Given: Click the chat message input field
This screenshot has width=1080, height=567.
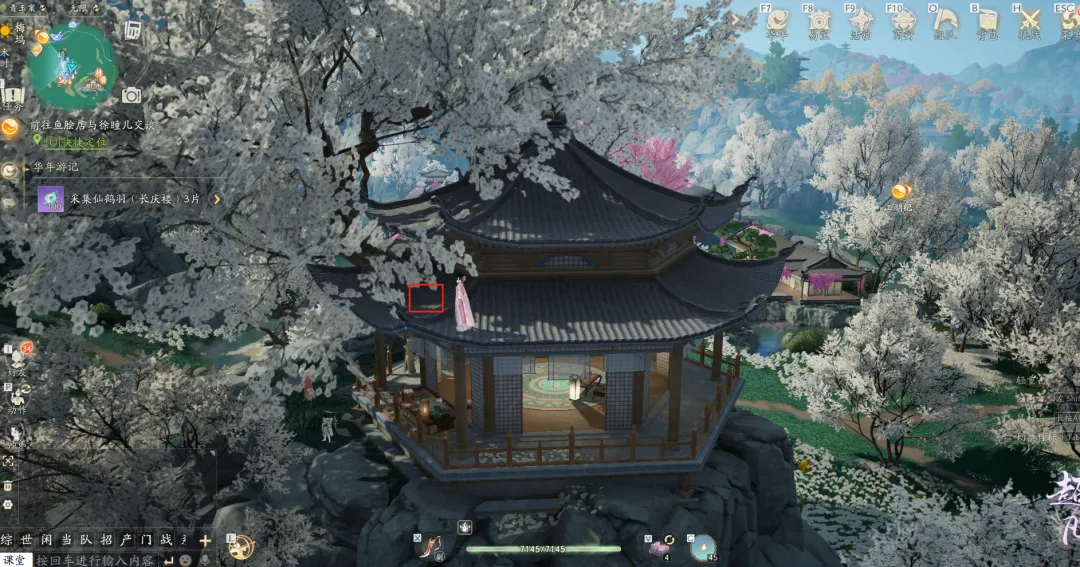Looking at the screenshot, I should pos(95,560).
